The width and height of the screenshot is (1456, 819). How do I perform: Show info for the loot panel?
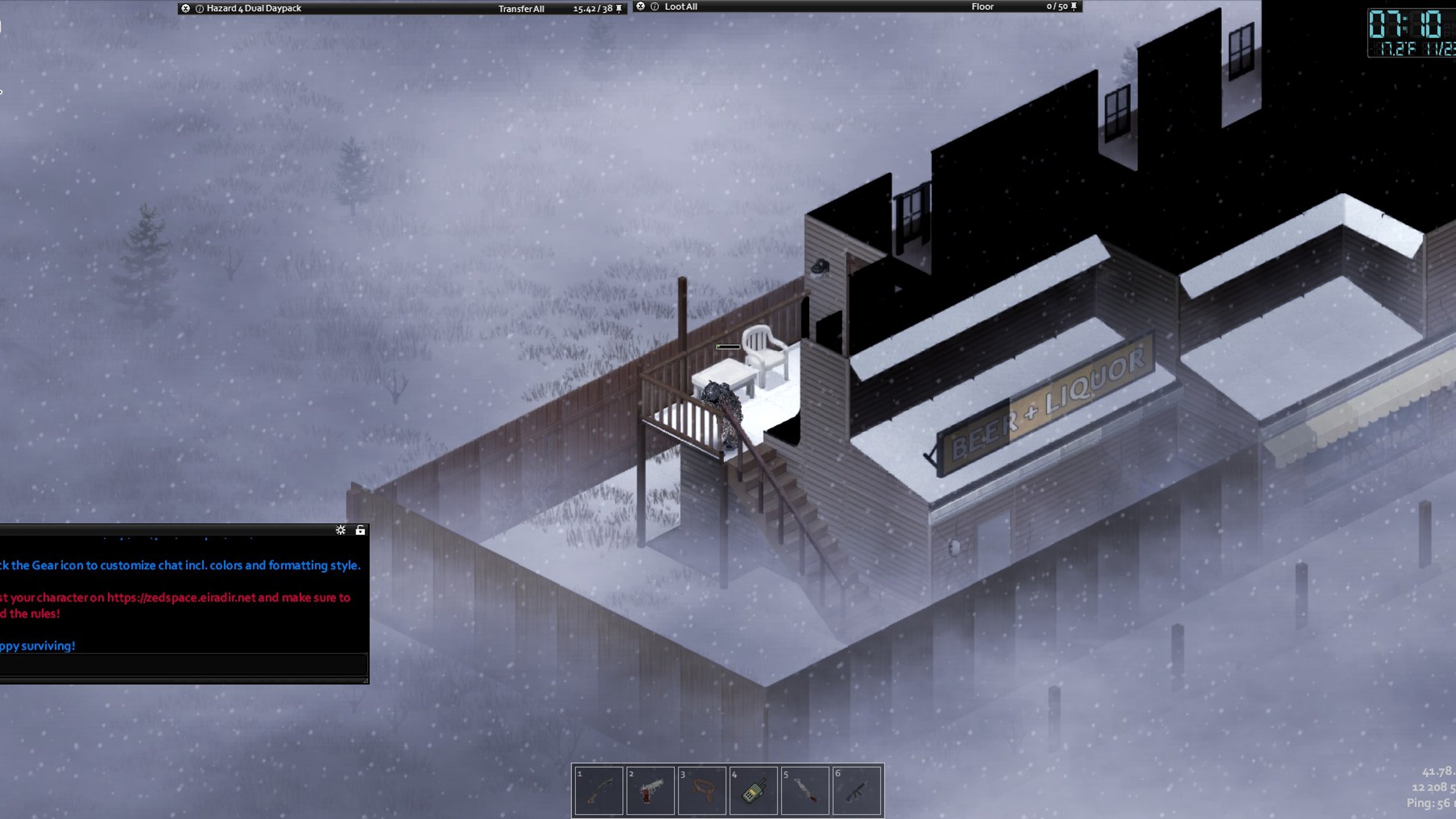point(655,7)
